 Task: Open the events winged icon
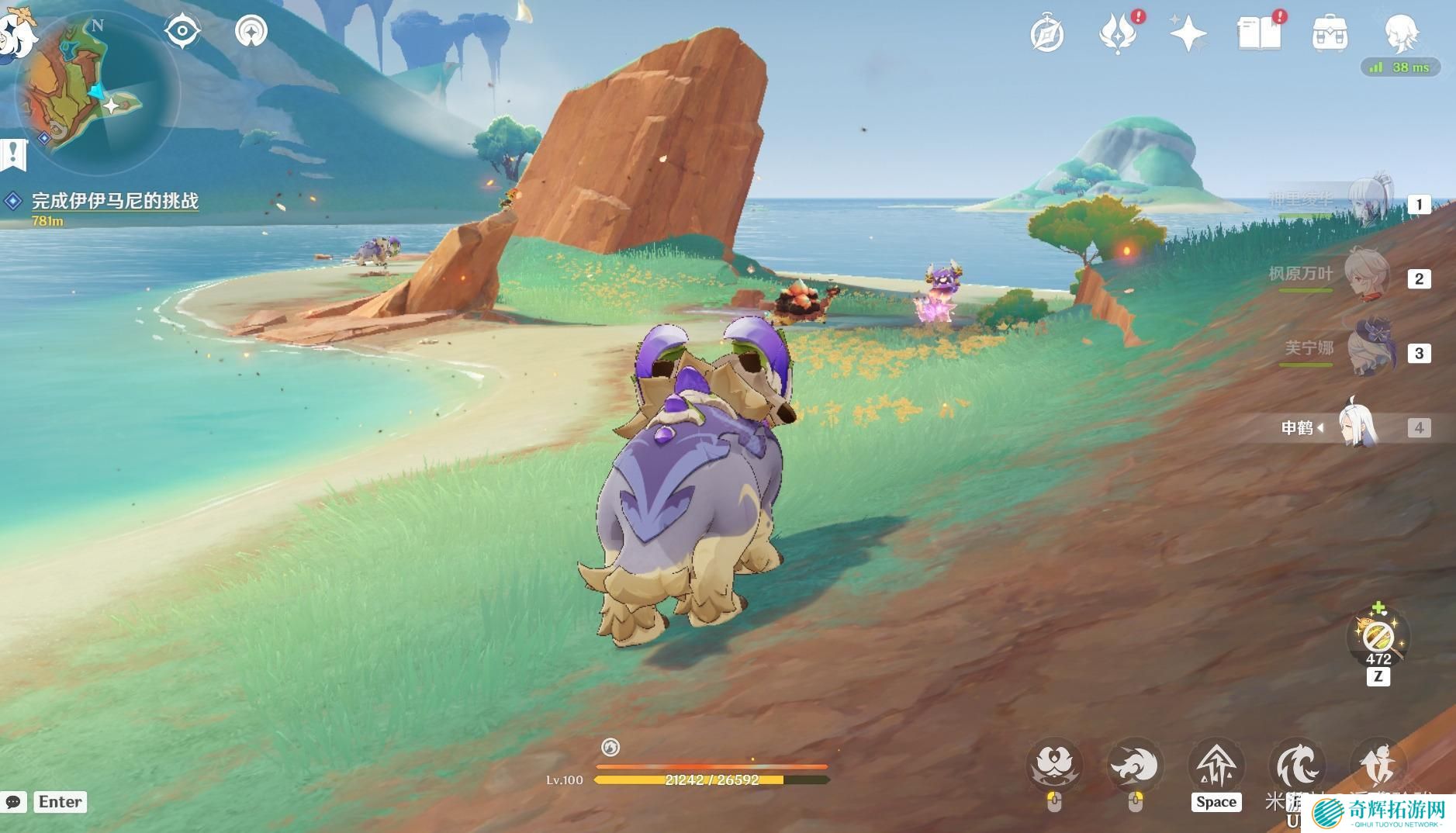[1117, 34]
